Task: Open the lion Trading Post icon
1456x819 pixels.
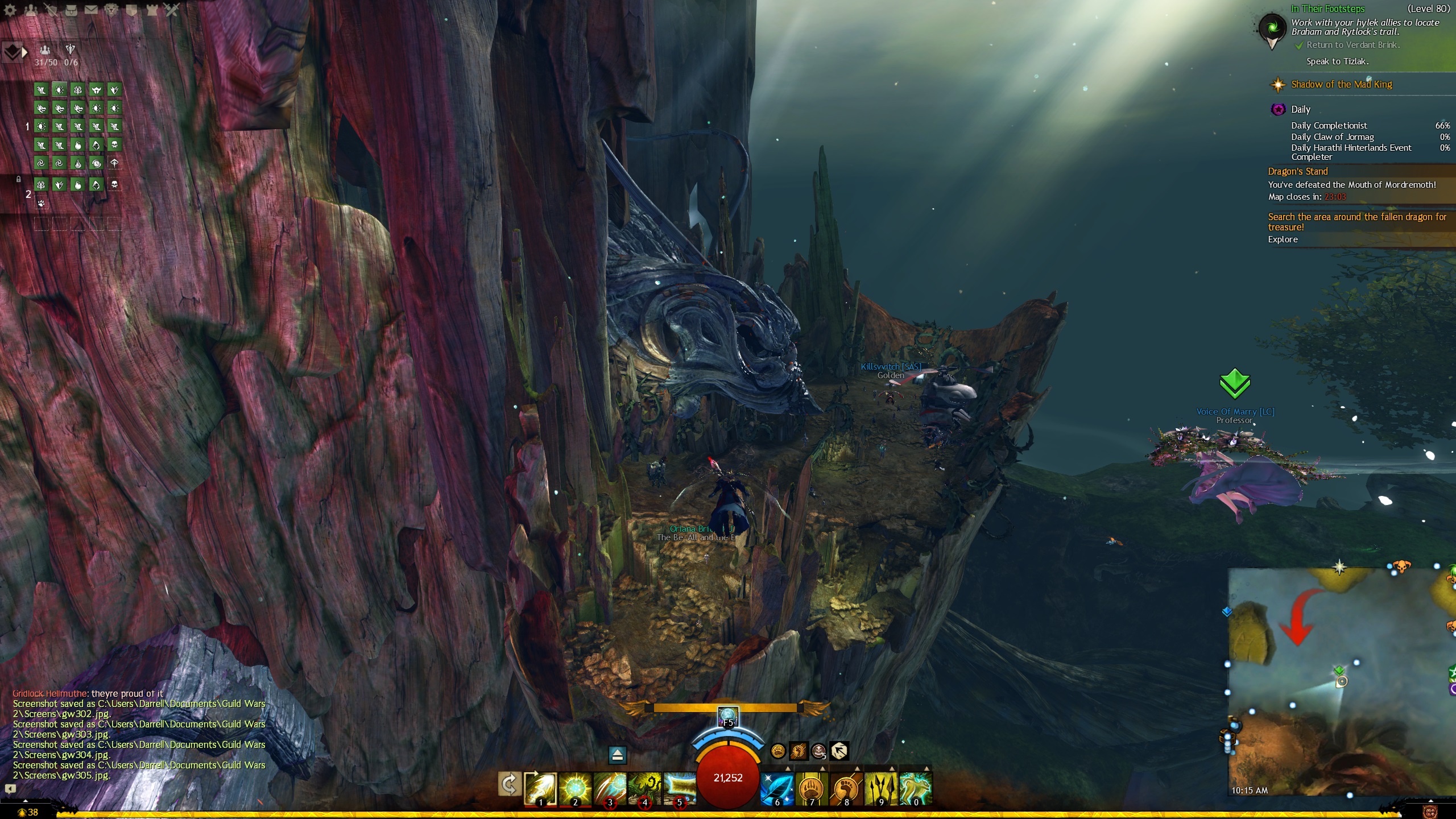Action: [x=111, y=10]
